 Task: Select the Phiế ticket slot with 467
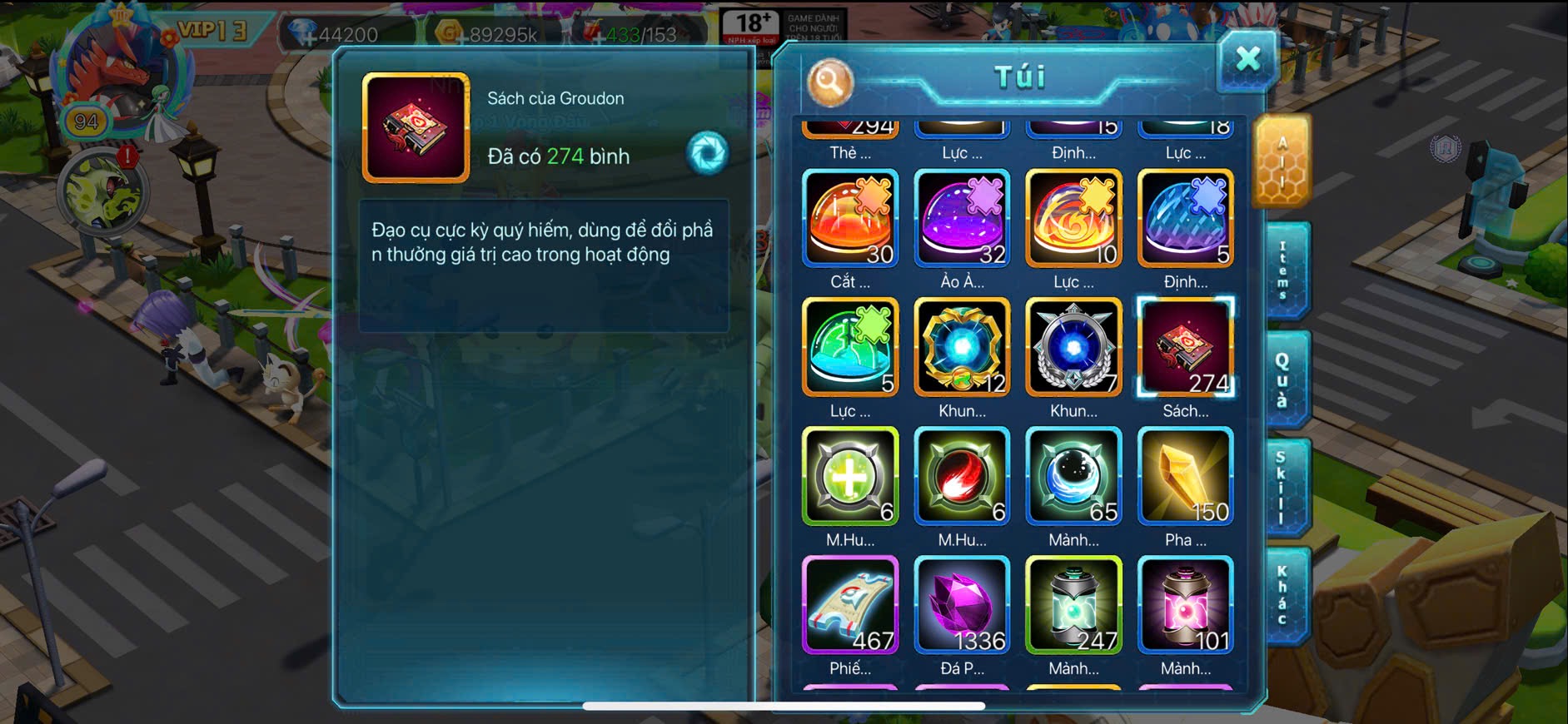[850, 605]
